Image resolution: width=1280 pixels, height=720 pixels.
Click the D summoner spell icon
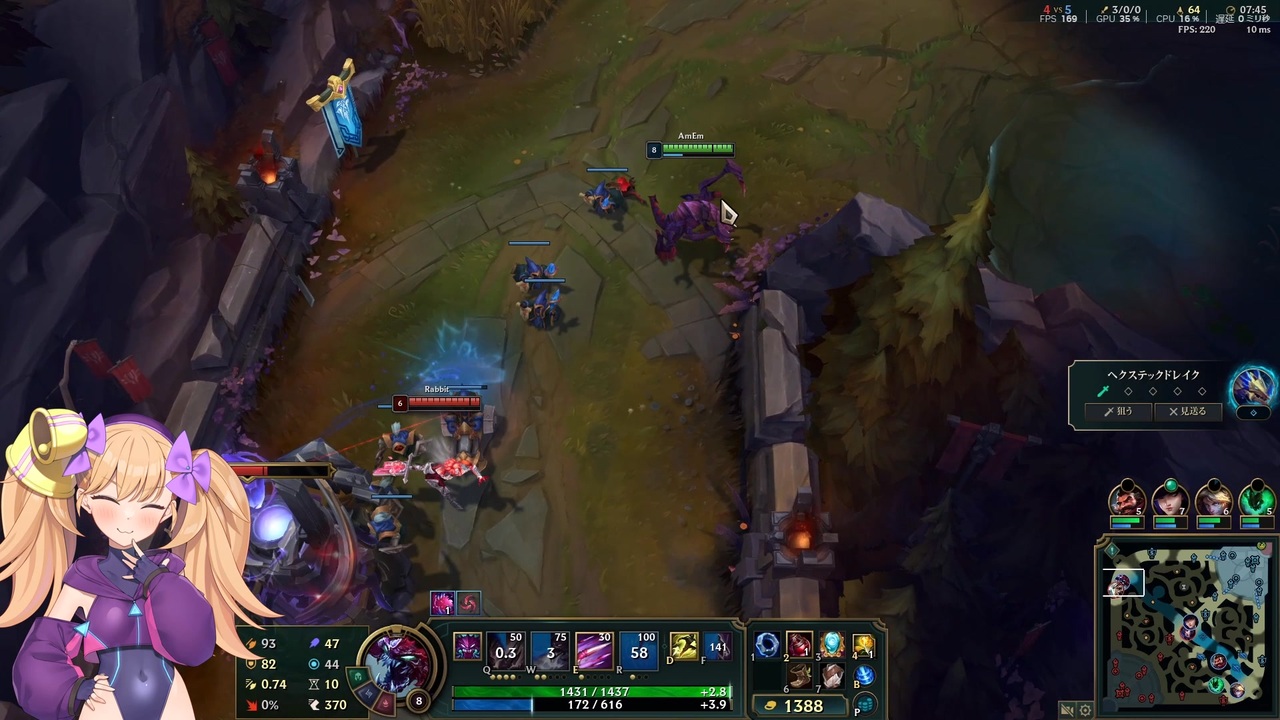683,645
